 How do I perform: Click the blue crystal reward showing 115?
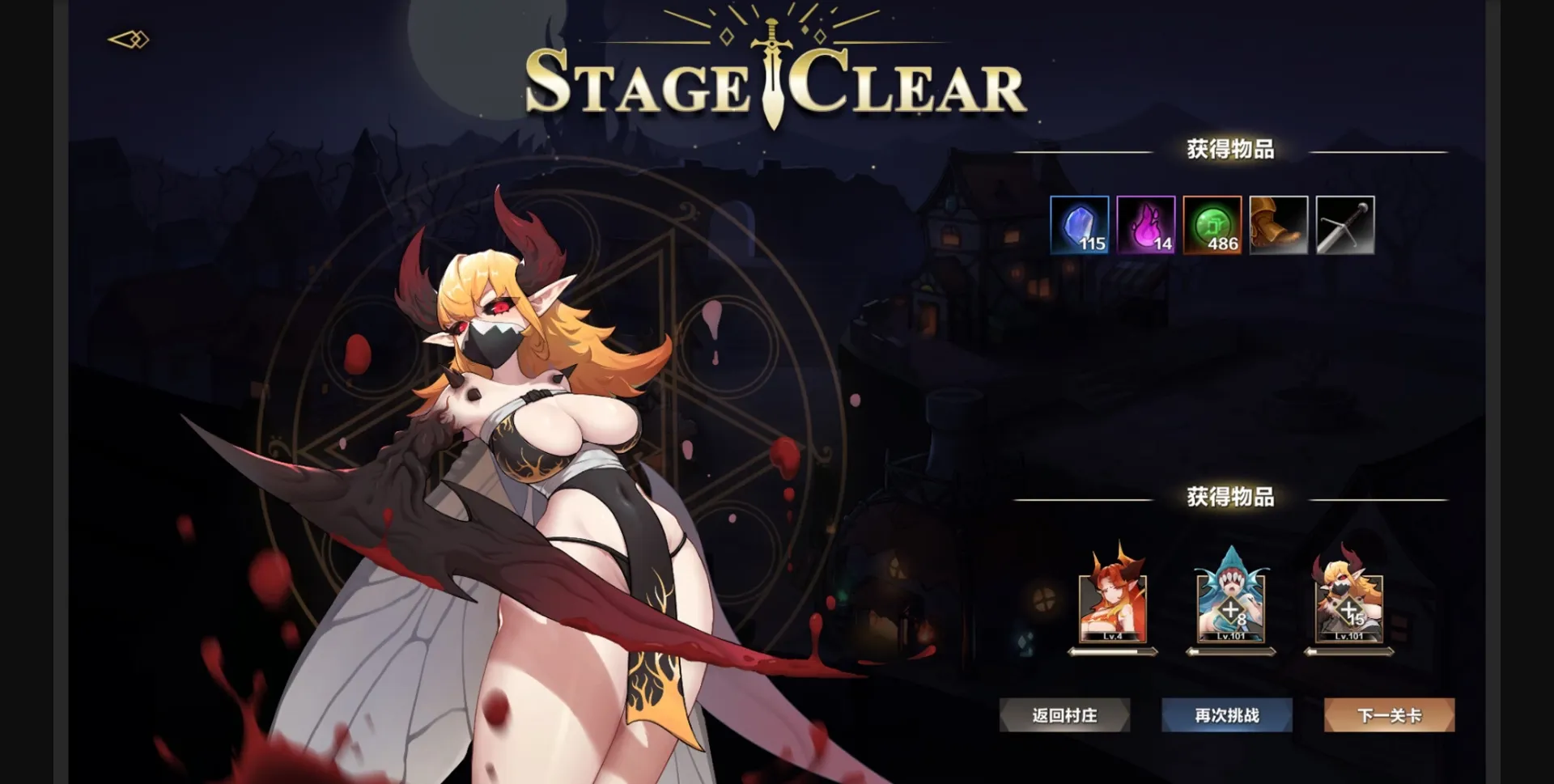pos(1080,225)
